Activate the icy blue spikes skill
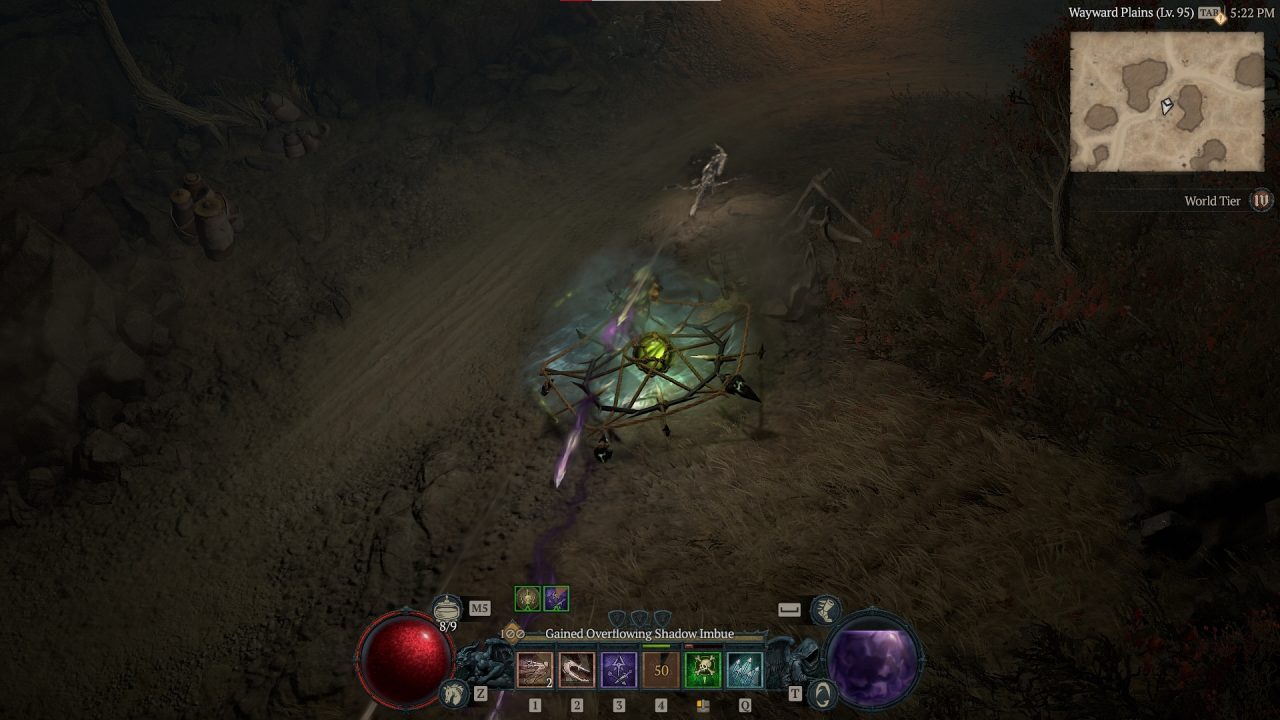Viewport: 1280px width, 720px height. click(x=744, y=670)
